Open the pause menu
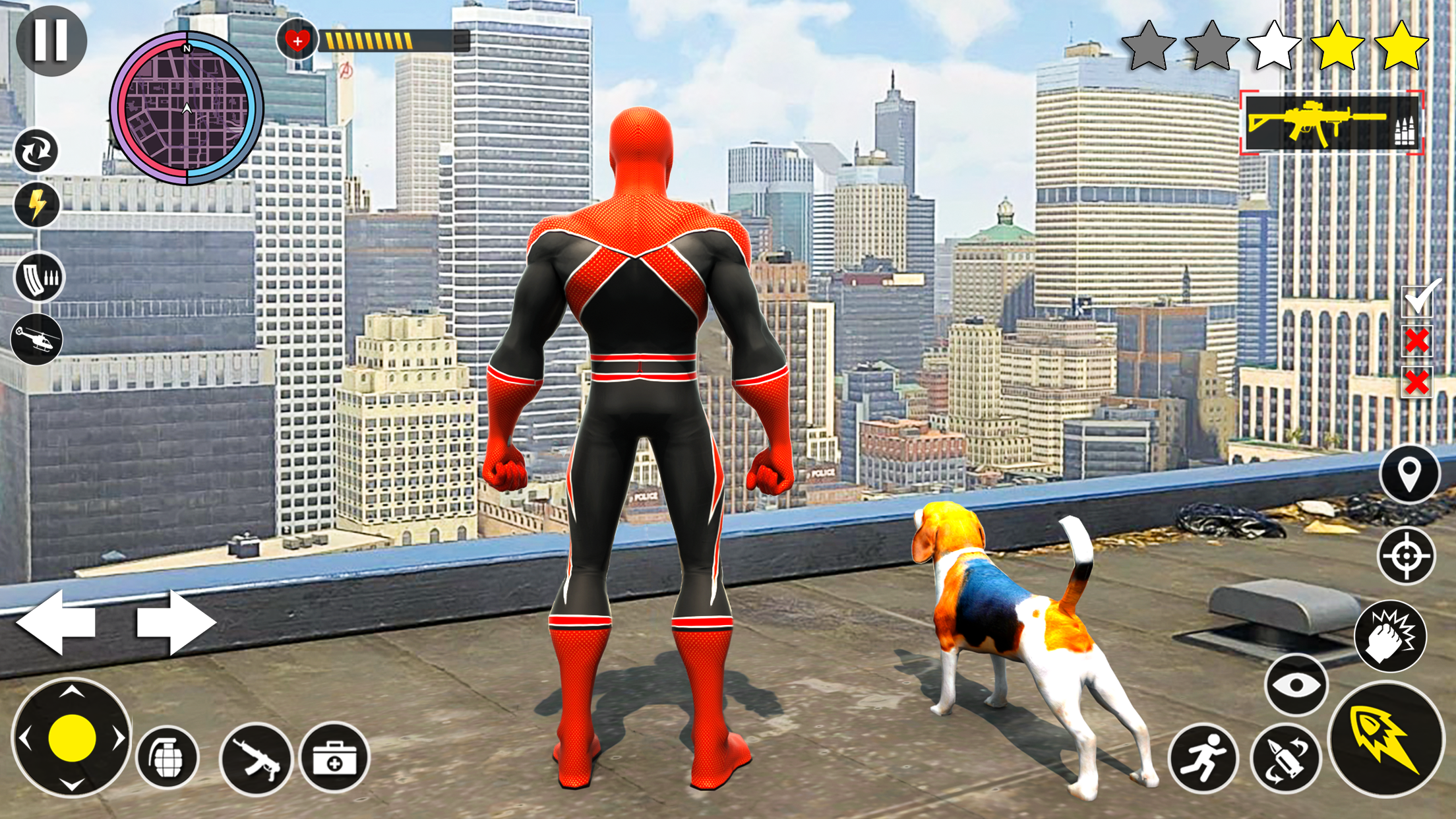This screenshot has width=1456, height=819. point(53,41)
